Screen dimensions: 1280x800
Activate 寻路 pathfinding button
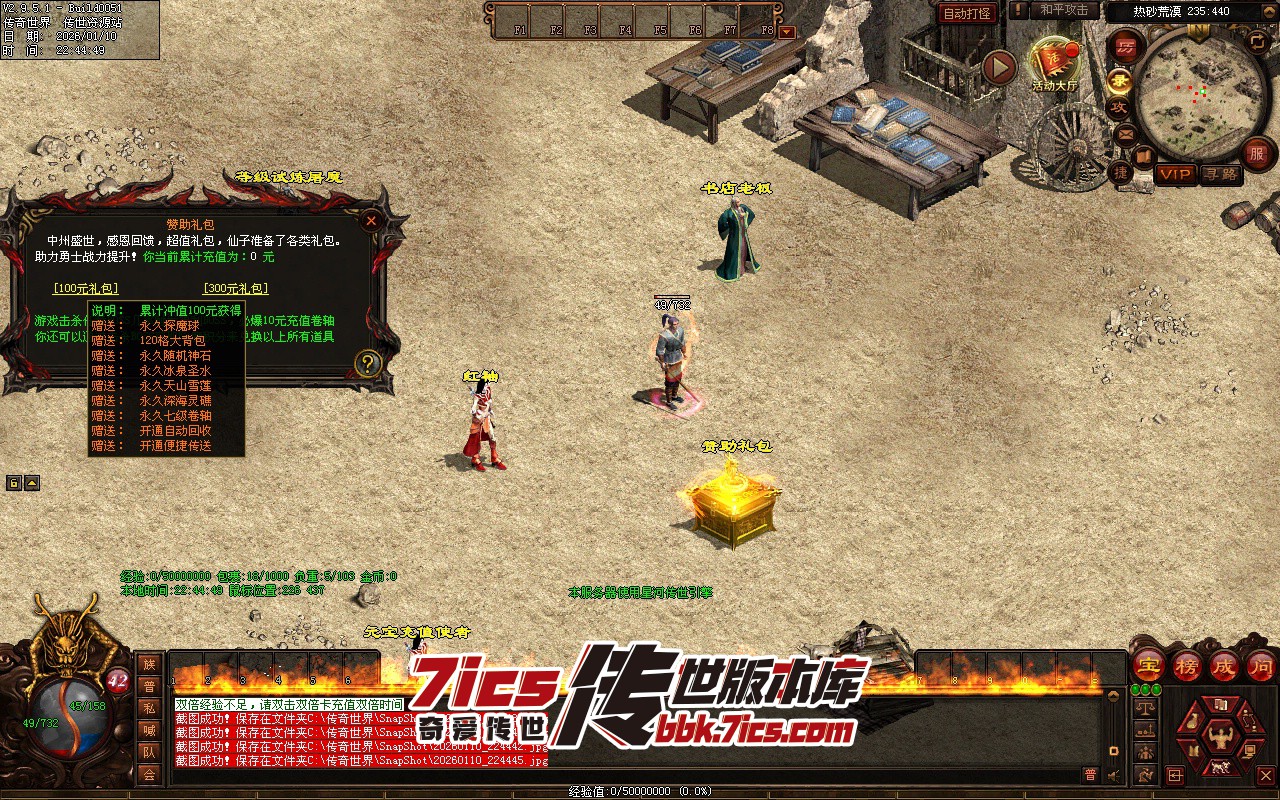pyautogui.click(x=1220, y=174)
